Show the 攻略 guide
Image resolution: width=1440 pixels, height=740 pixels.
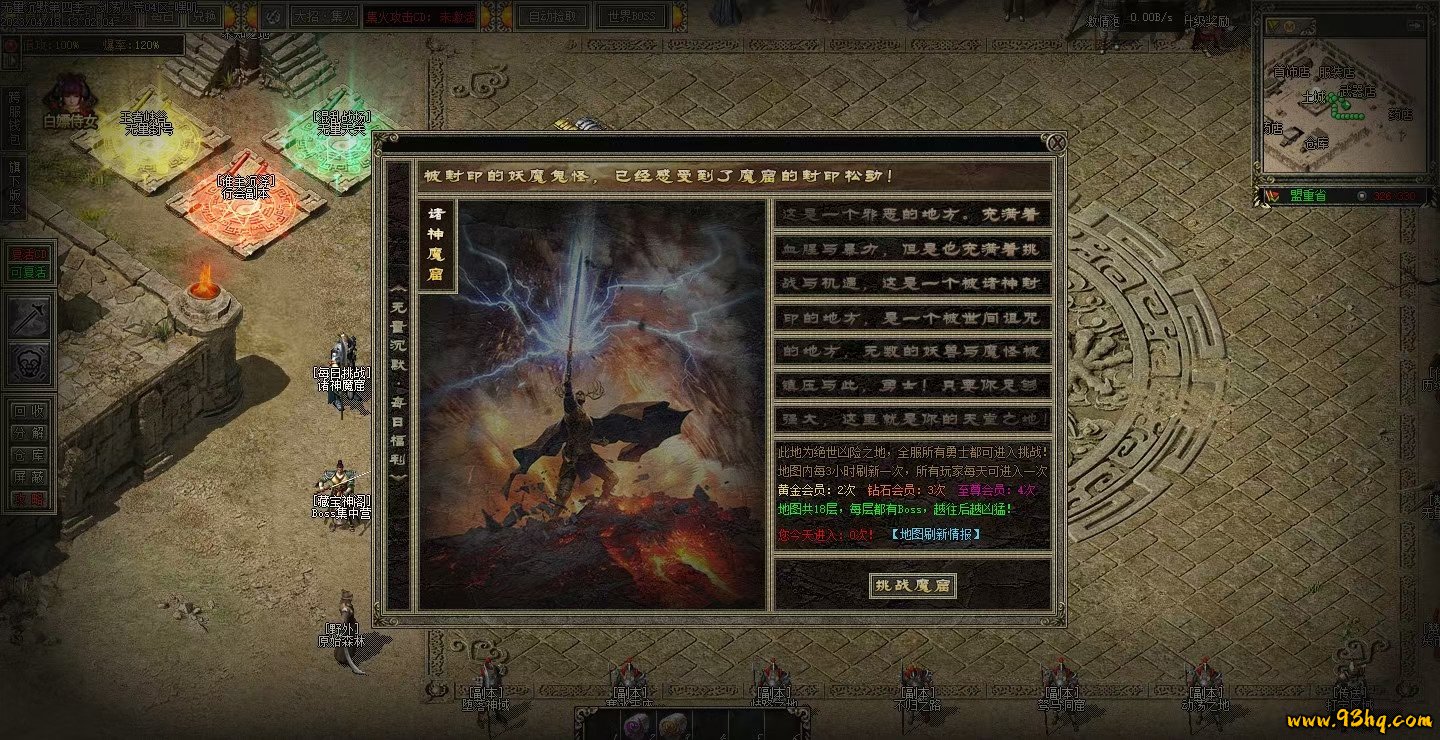[28, 499]
